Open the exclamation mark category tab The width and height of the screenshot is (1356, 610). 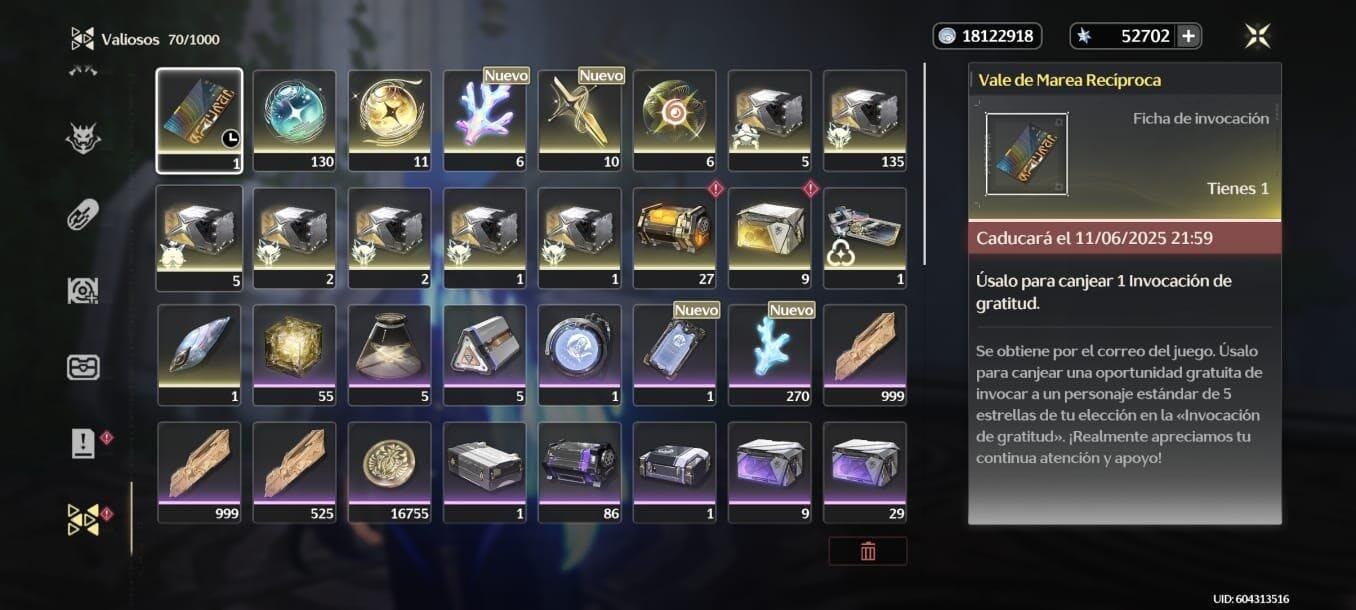pos(83,444)
